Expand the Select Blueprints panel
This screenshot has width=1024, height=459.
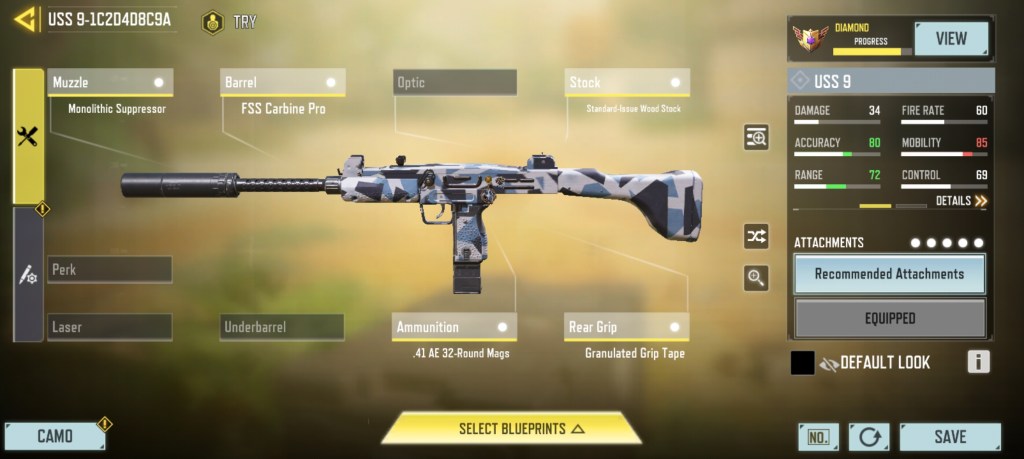(511, 429)
